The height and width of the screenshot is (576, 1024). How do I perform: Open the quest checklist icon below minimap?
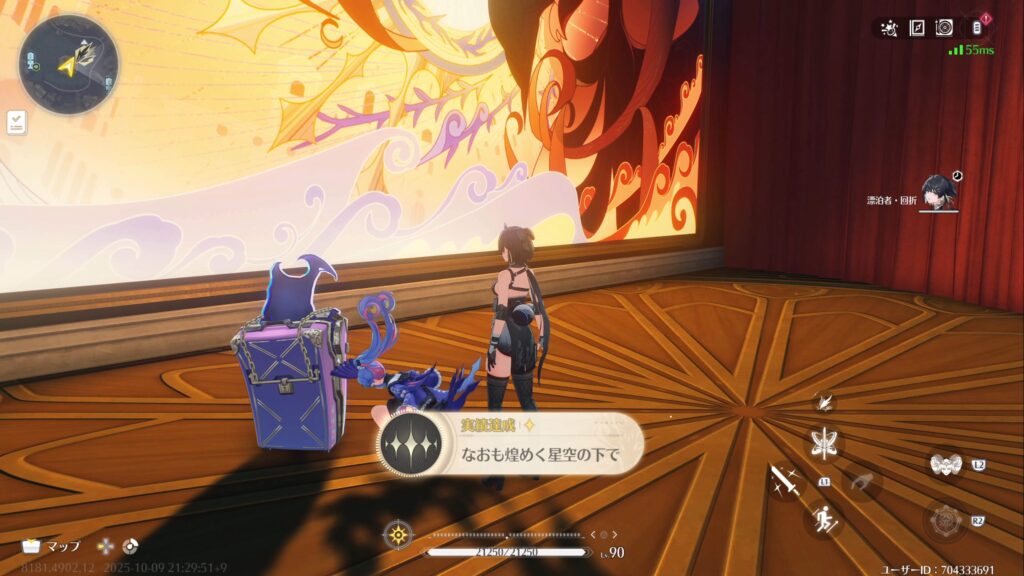tap(16, 122)
